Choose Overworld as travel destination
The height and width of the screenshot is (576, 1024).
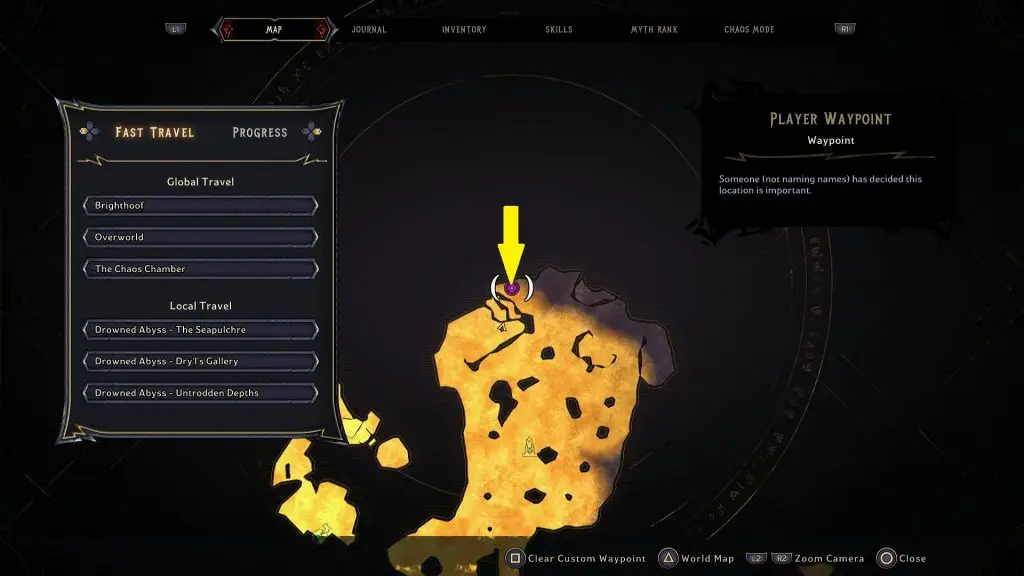click(x=201, y=238)
